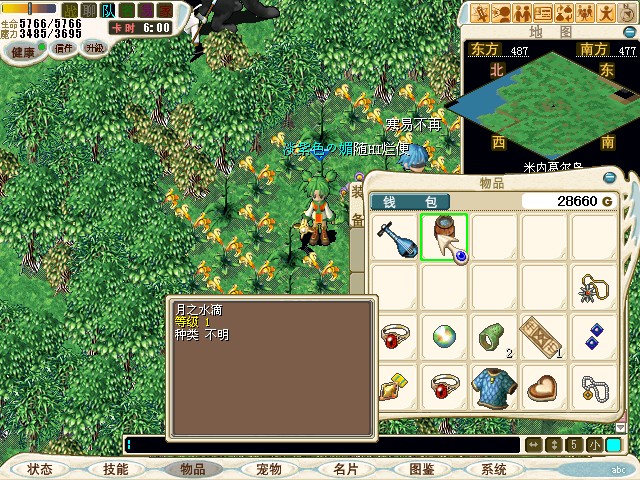Select the blue scale shirt item
640x480 pixels.
coord(493,387)
